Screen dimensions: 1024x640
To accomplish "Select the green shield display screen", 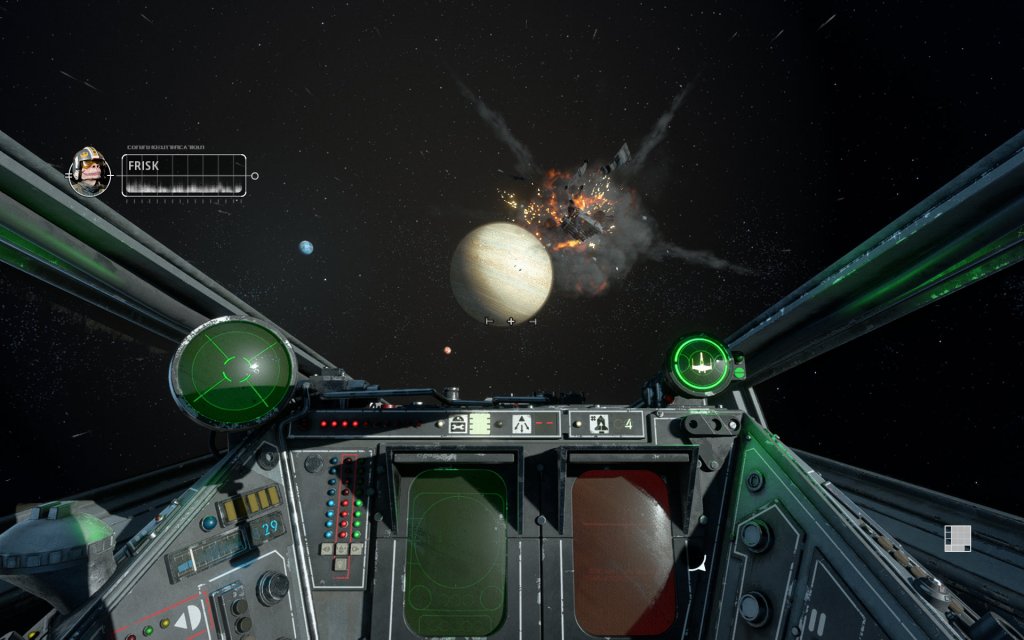I will (456, 552).
